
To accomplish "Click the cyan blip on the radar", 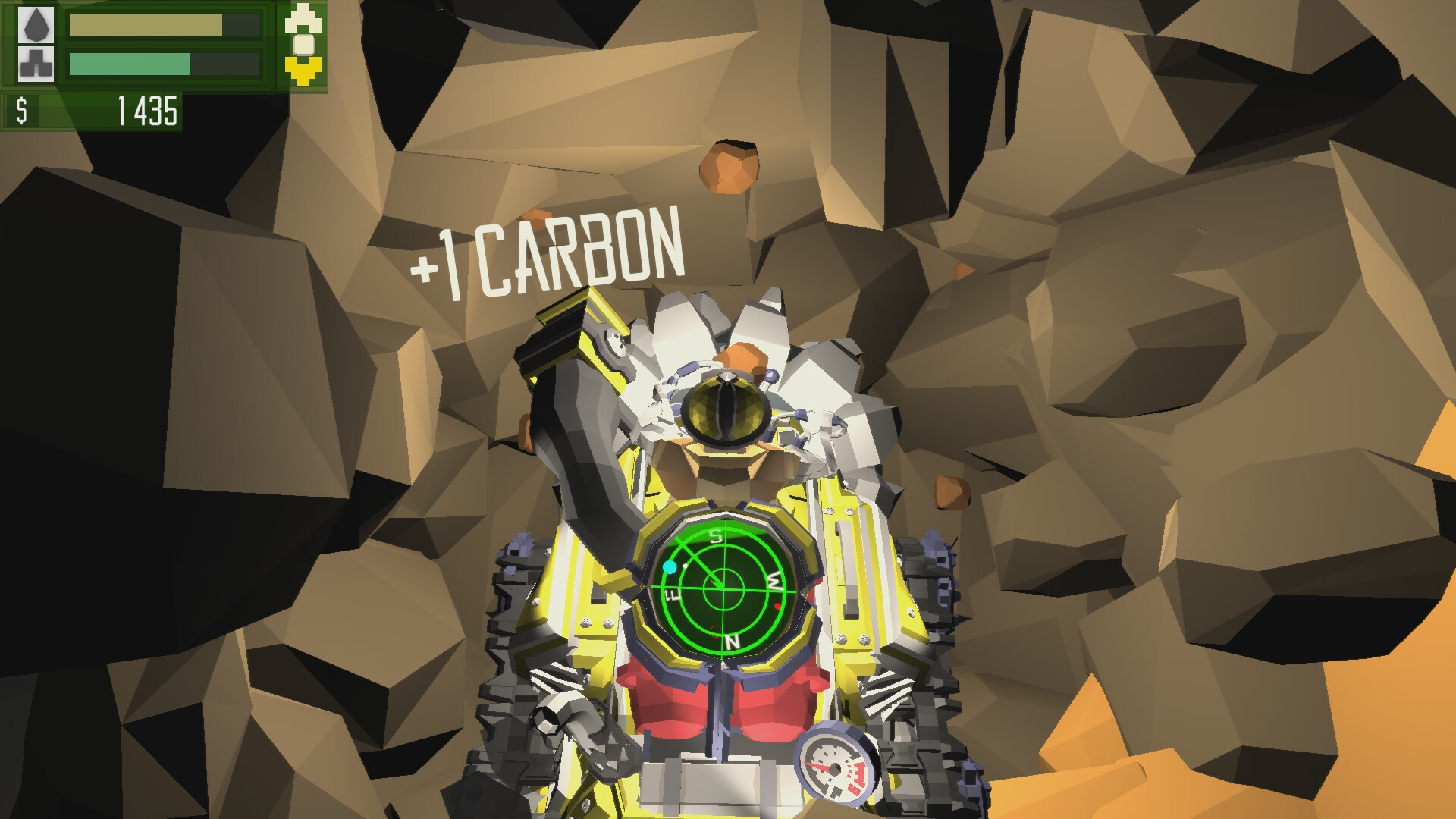I will pyautogui.click(x=670, y=566).
